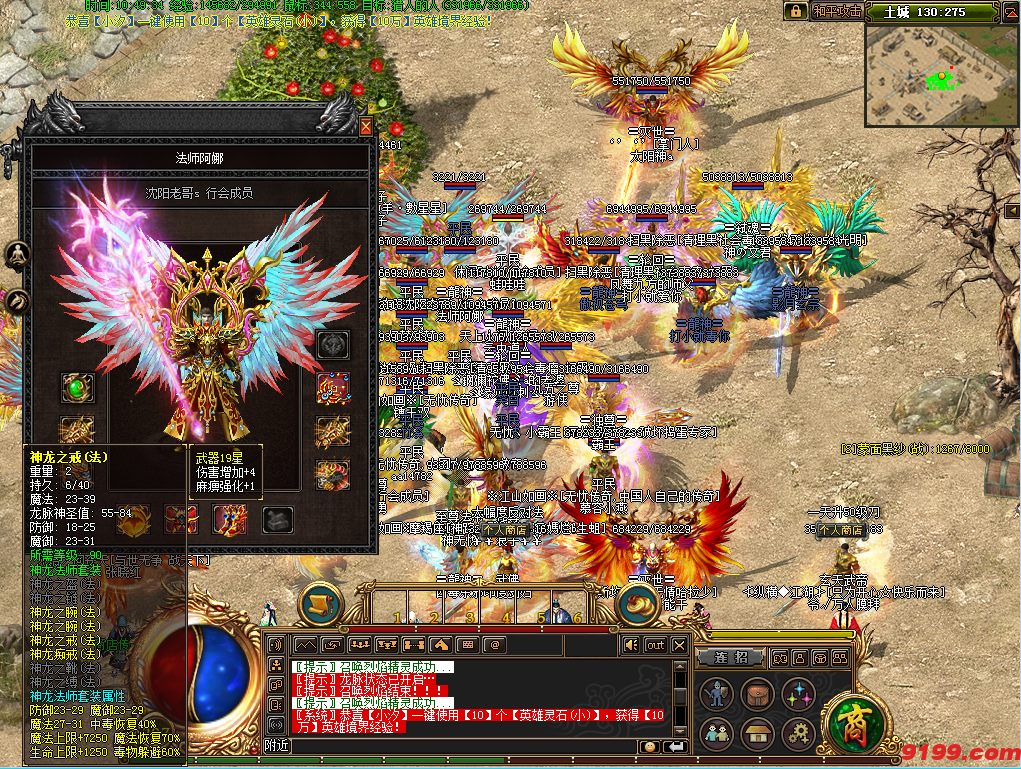Toggle the chat speaker sound button
The width and height of the screenshot is (1021, 769).
pyautogui.click(x=631, y=645)
